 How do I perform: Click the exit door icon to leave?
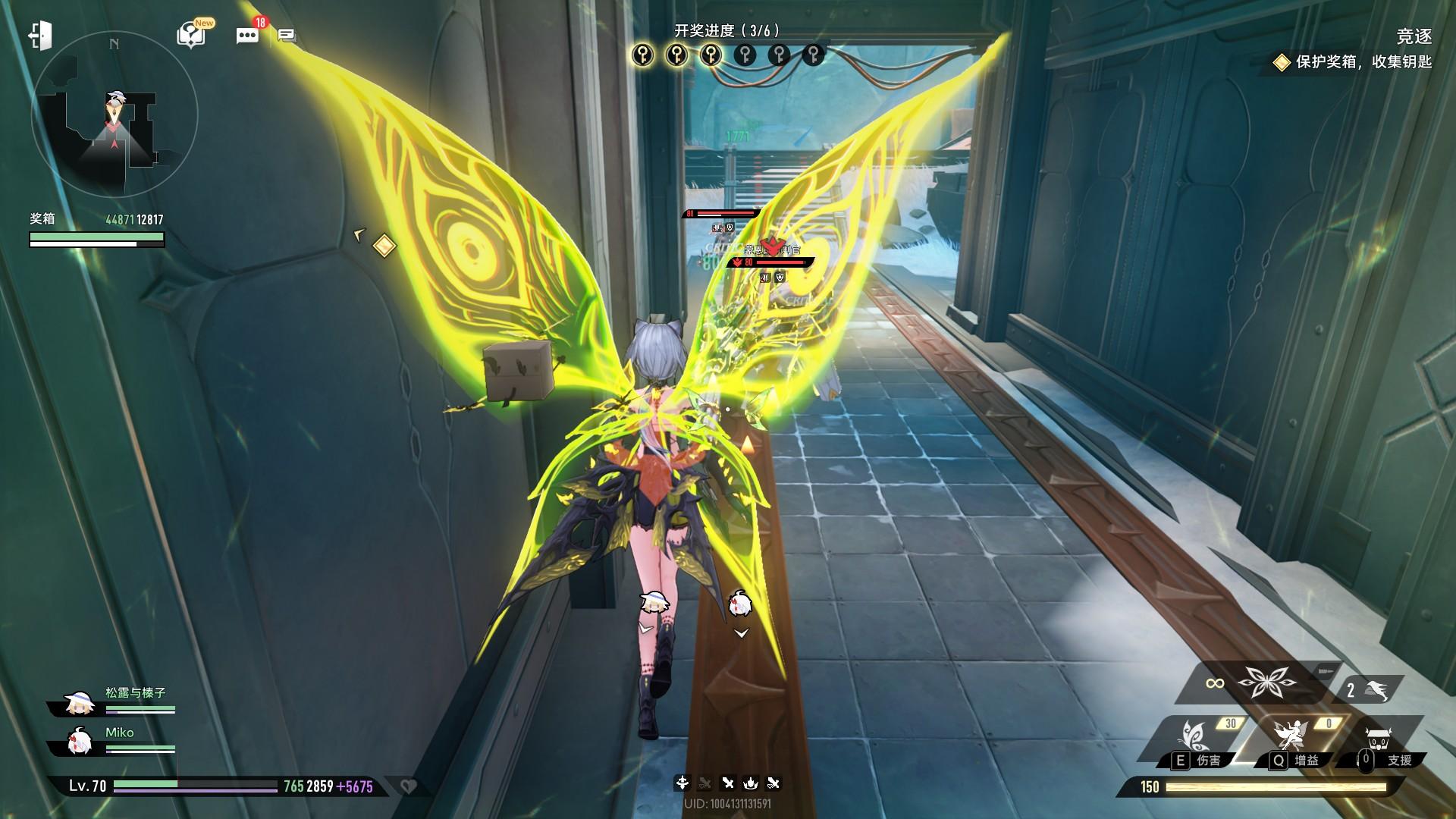click(x=40, y=36)
